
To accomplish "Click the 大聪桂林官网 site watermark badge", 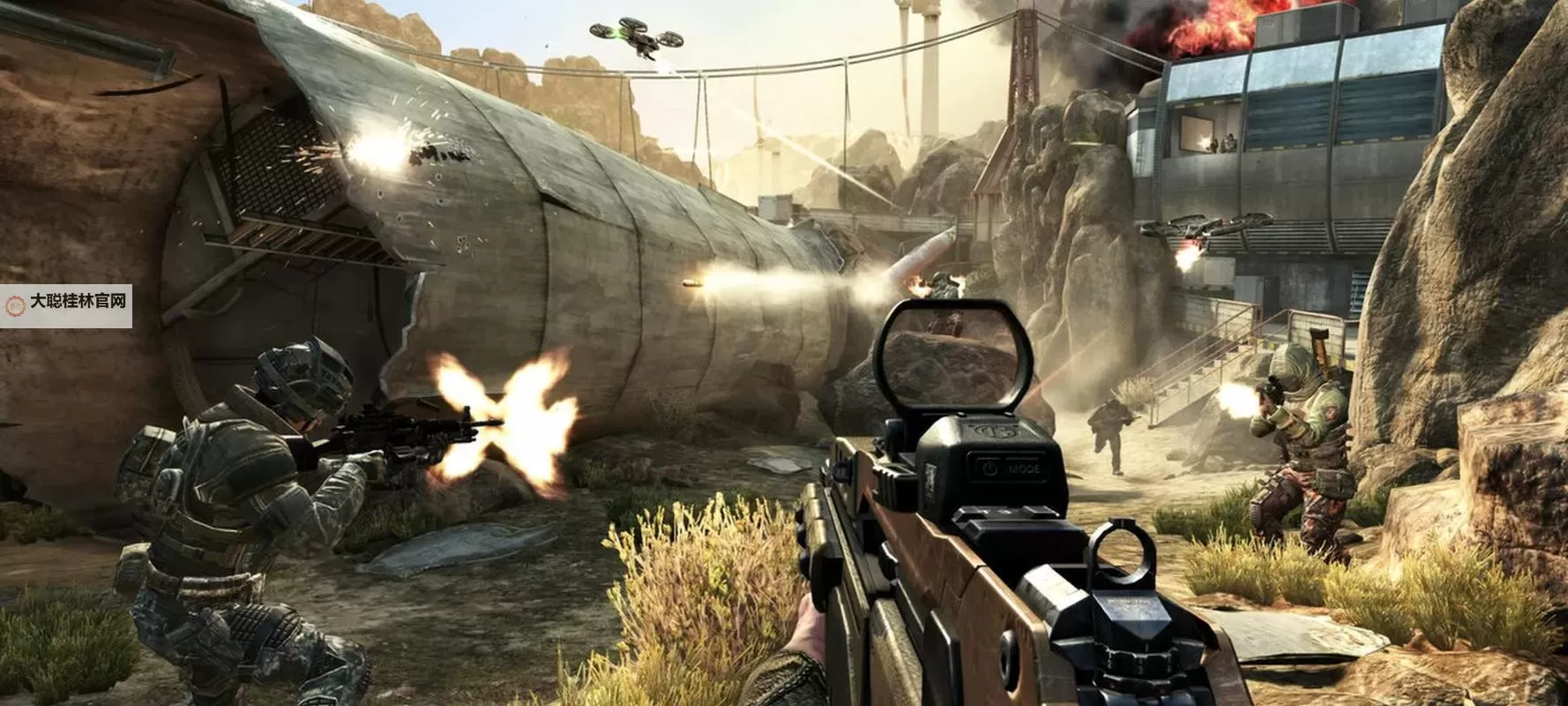I will (x=66, y=305).
